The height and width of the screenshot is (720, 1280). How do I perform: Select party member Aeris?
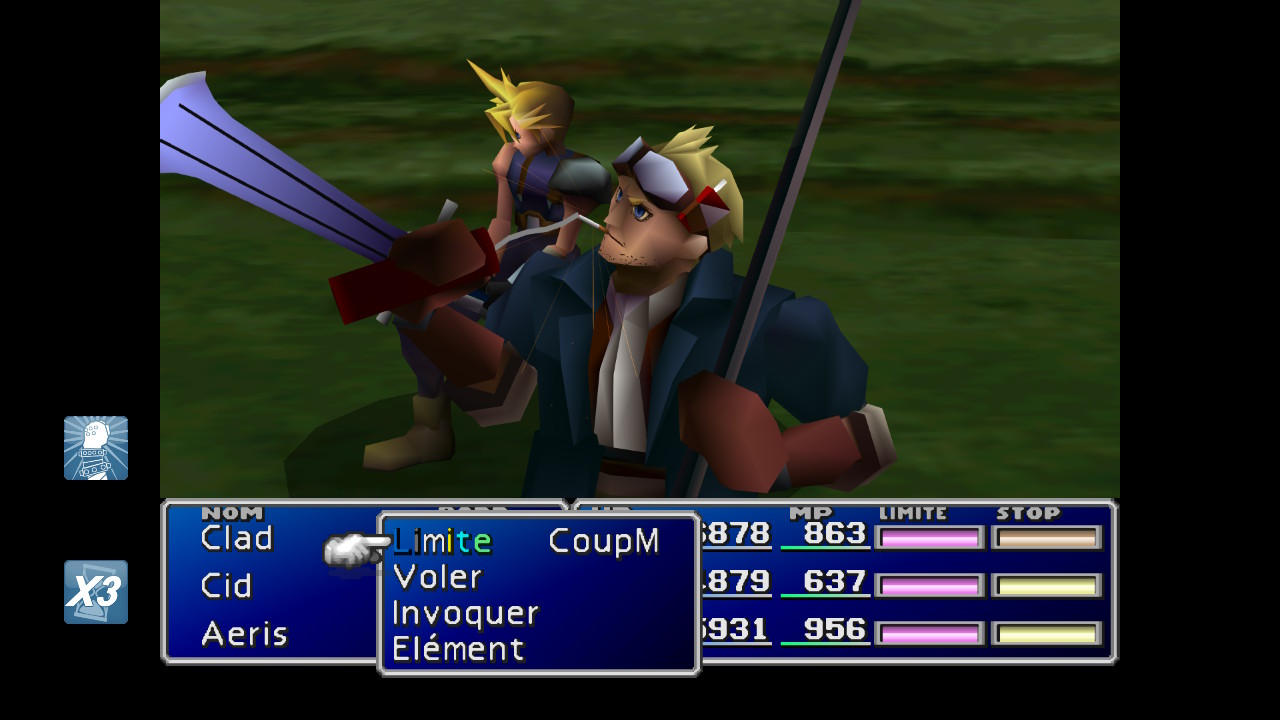(244, 634)
